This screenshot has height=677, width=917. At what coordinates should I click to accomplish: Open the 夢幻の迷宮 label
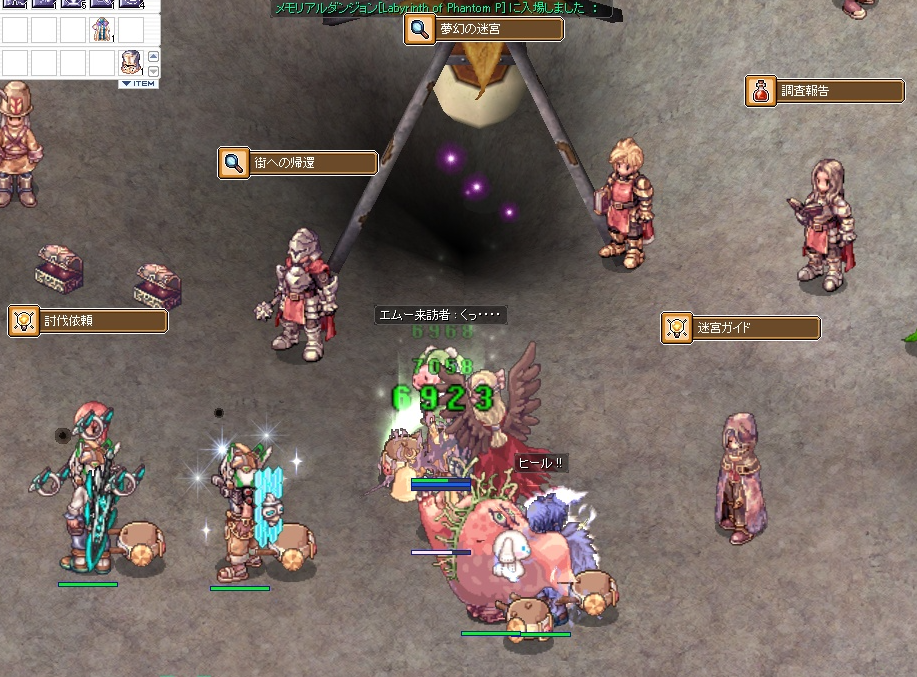click(484, 30)
